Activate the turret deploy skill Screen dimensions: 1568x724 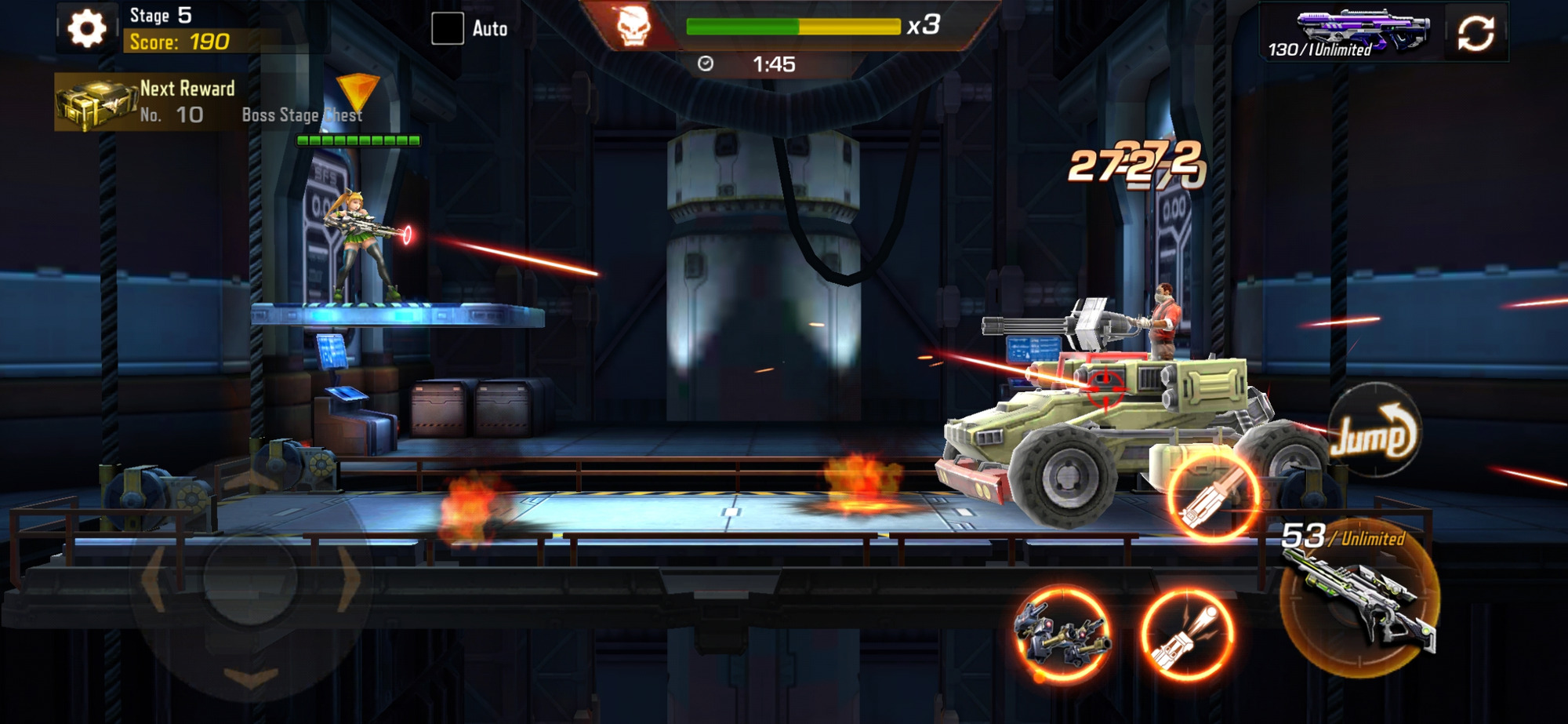pos(1063,634)
